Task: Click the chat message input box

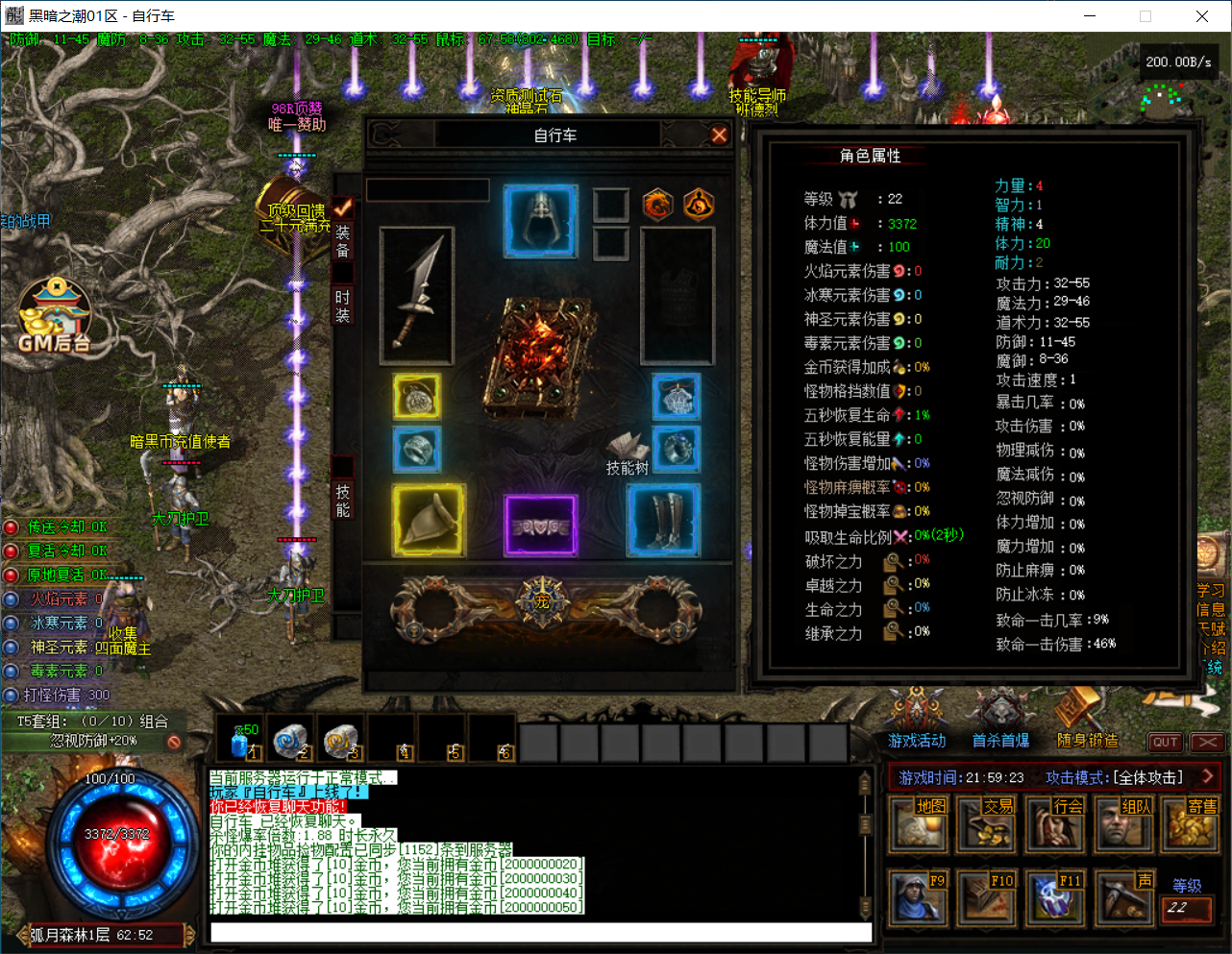Action: [540, 933]
